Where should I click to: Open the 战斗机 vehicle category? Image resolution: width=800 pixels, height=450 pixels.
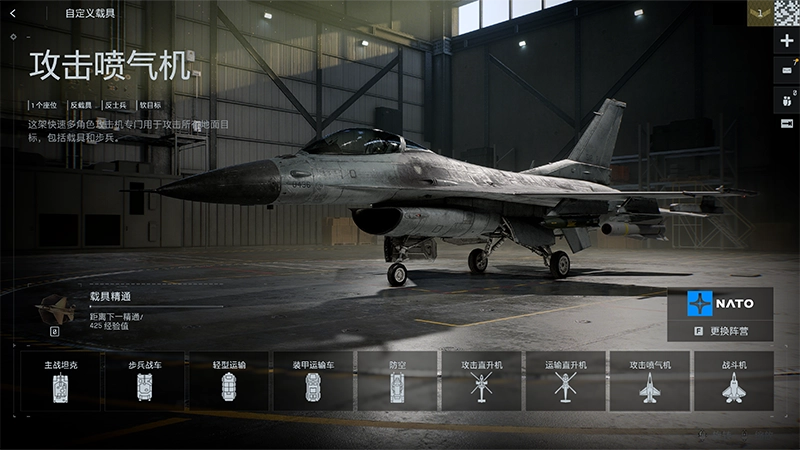point(734,380)
